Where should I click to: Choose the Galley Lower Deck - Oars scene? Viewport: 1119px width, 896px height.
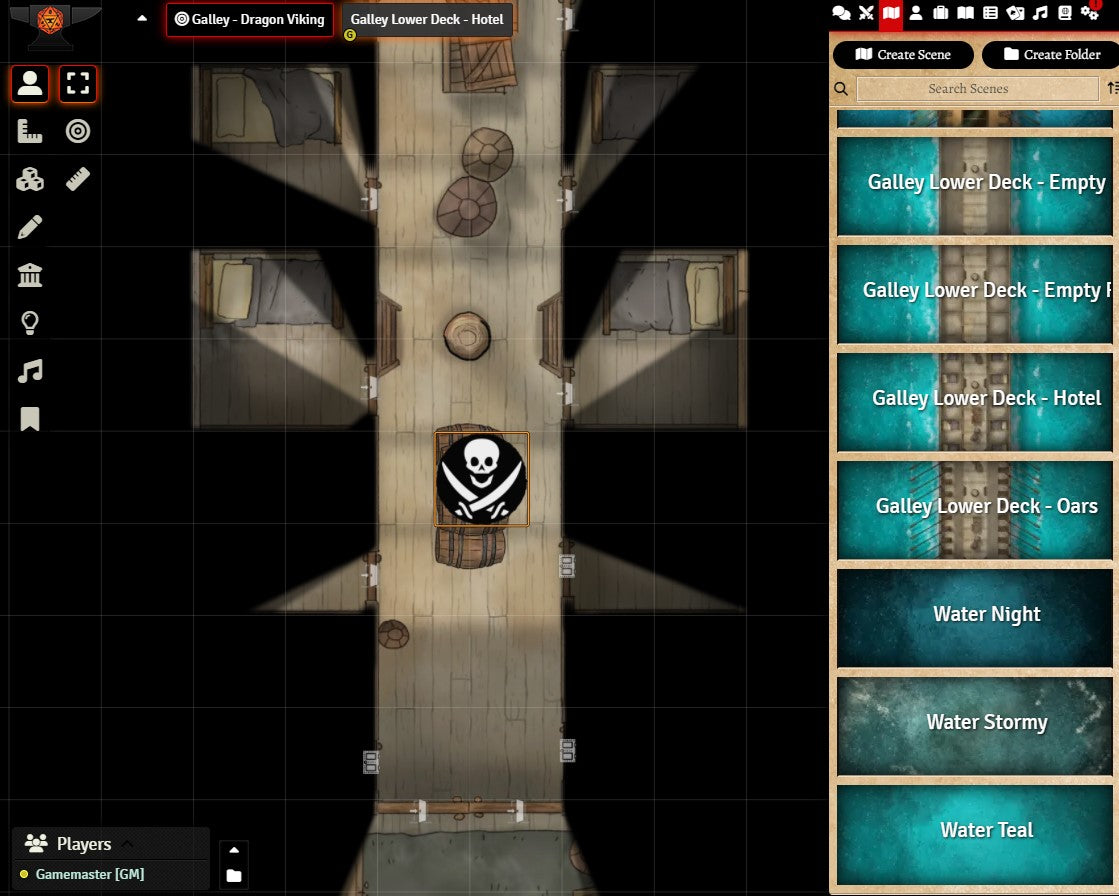975,506
